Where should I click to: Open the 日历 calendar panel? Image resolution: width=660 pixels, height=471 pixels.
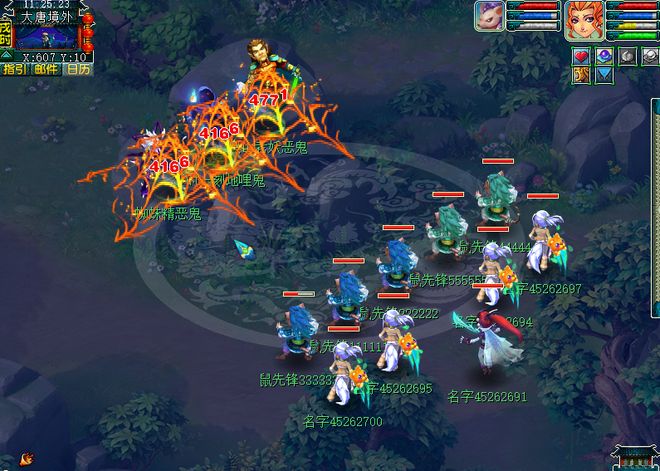coord(77,69)
